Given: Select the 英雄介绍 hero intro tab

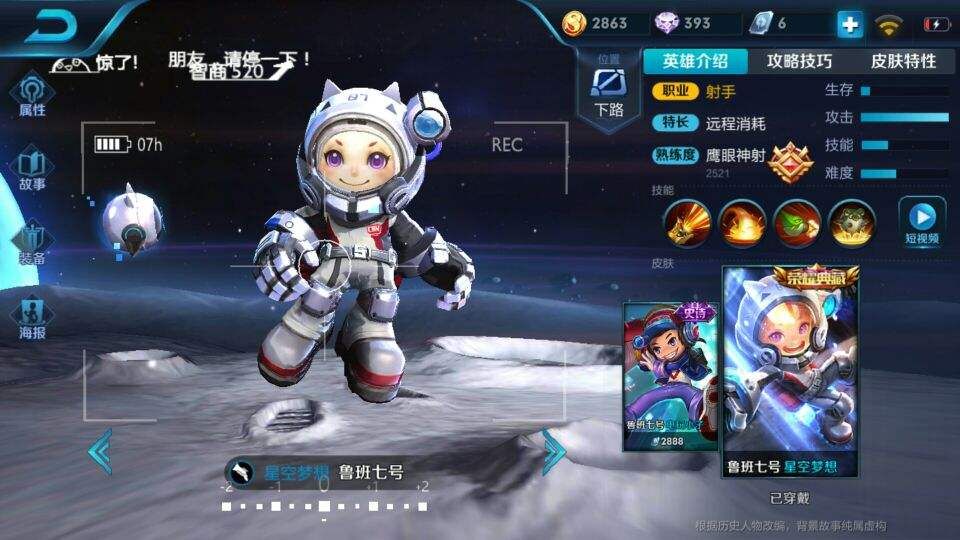Looking at the screenshot, I should tap(694, 61).
